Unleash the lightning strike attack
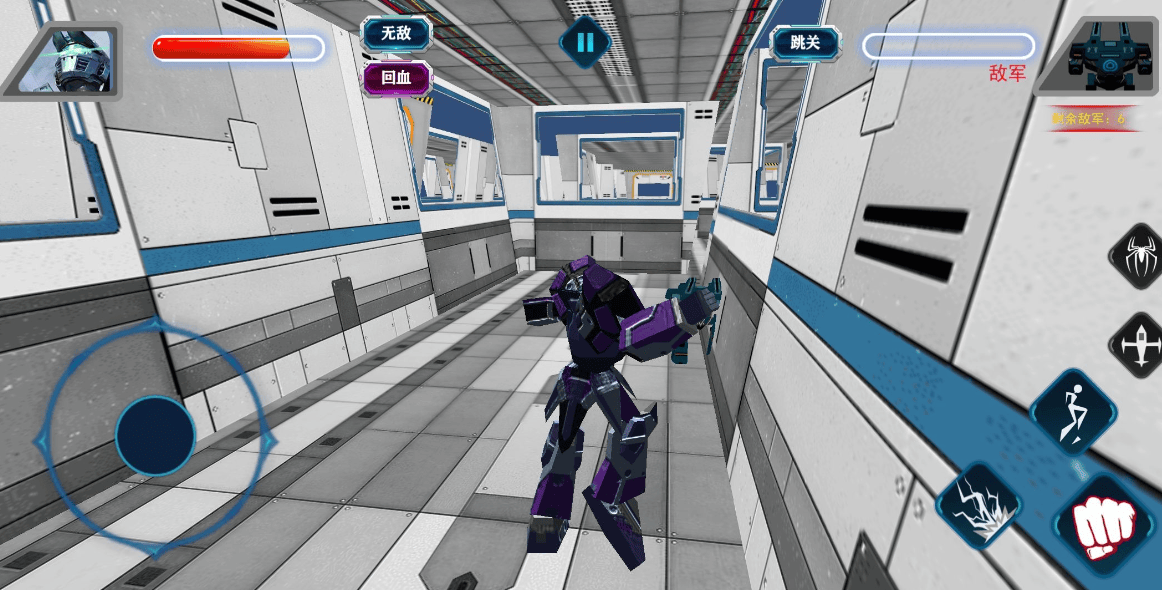The width and height of the screenshot is (1162, 590). tap(979, 503)
